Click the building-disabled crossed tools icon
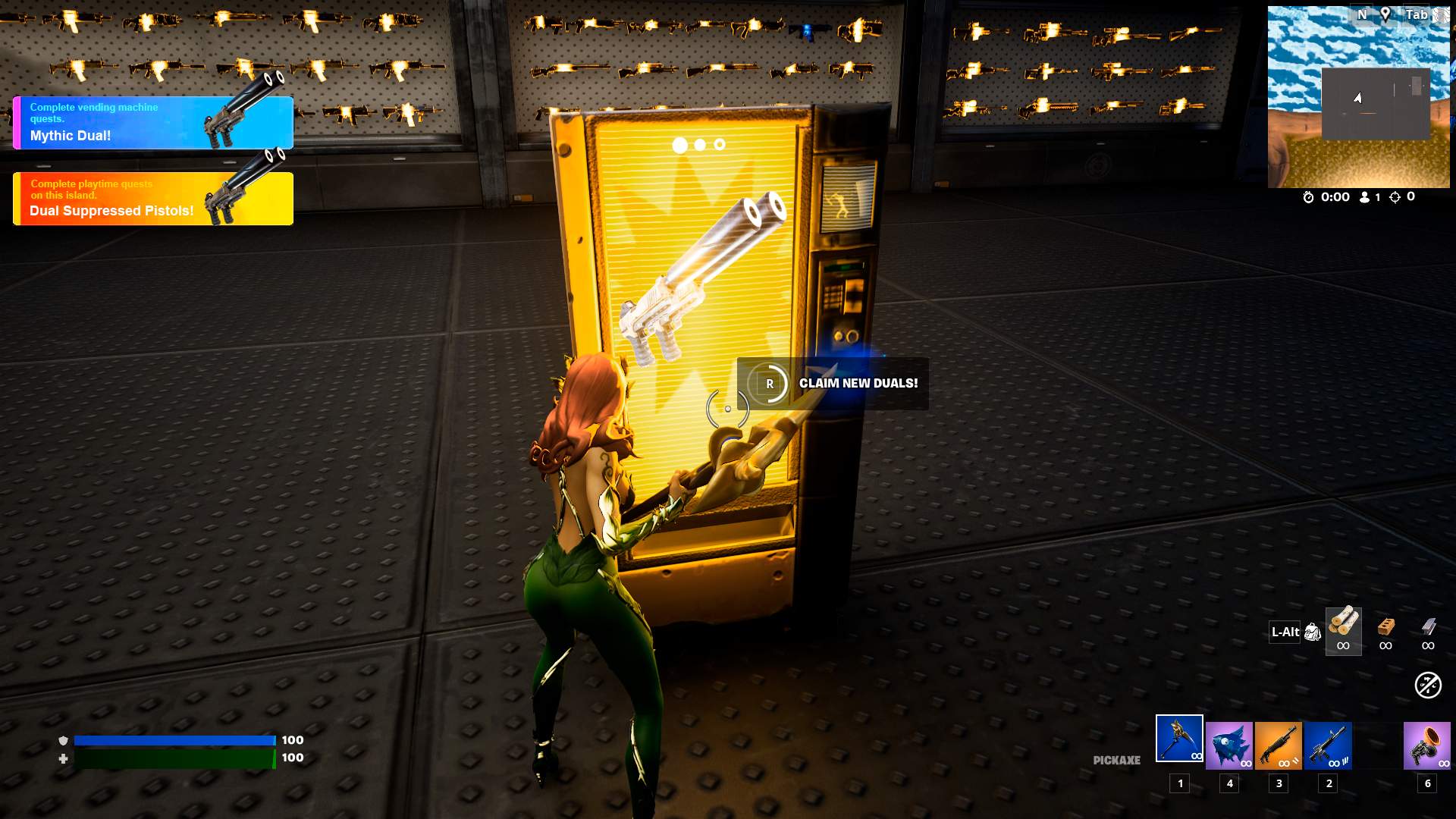Image resolution: width=1456 pixels, height=819 pixels. point(1428,686)
